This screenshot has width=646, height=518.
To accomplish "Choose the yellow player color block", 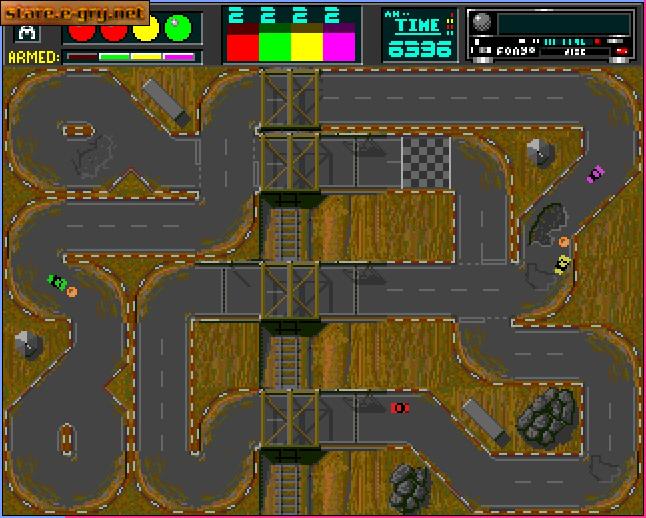I will pos(307,45).
